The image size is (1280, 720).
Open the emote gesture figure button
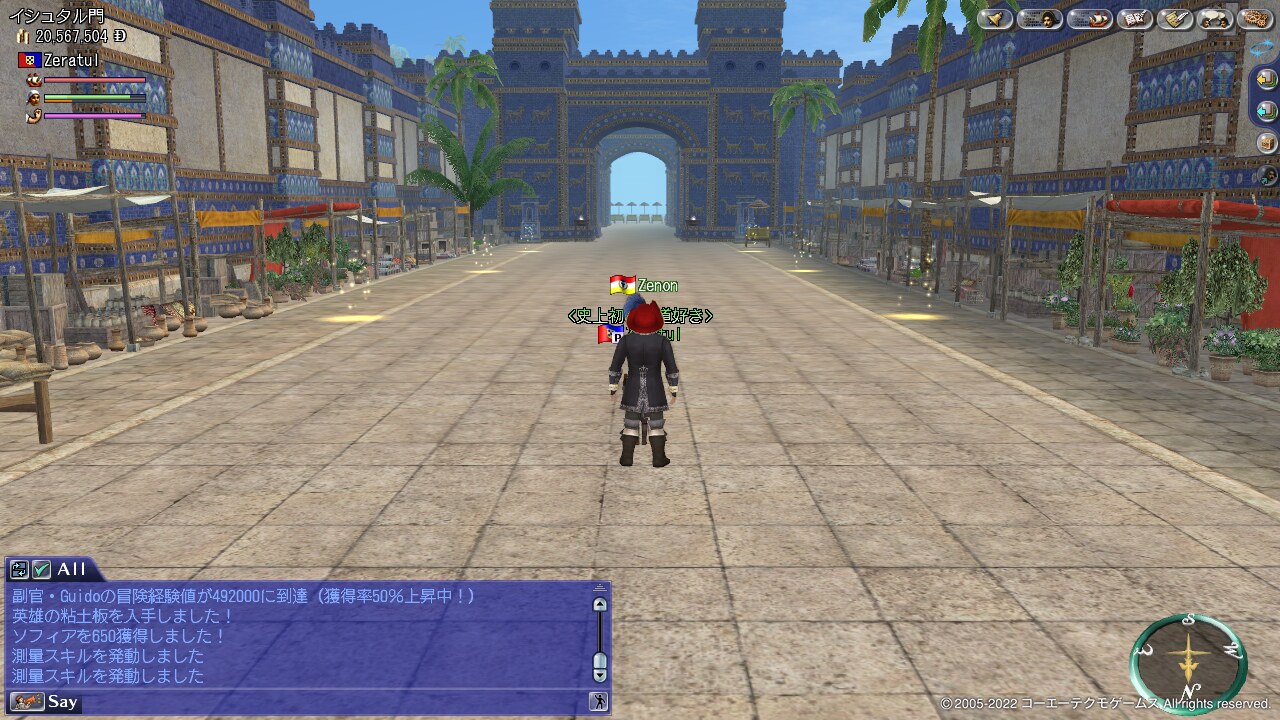pyautogui.click(x=599, y=701)
